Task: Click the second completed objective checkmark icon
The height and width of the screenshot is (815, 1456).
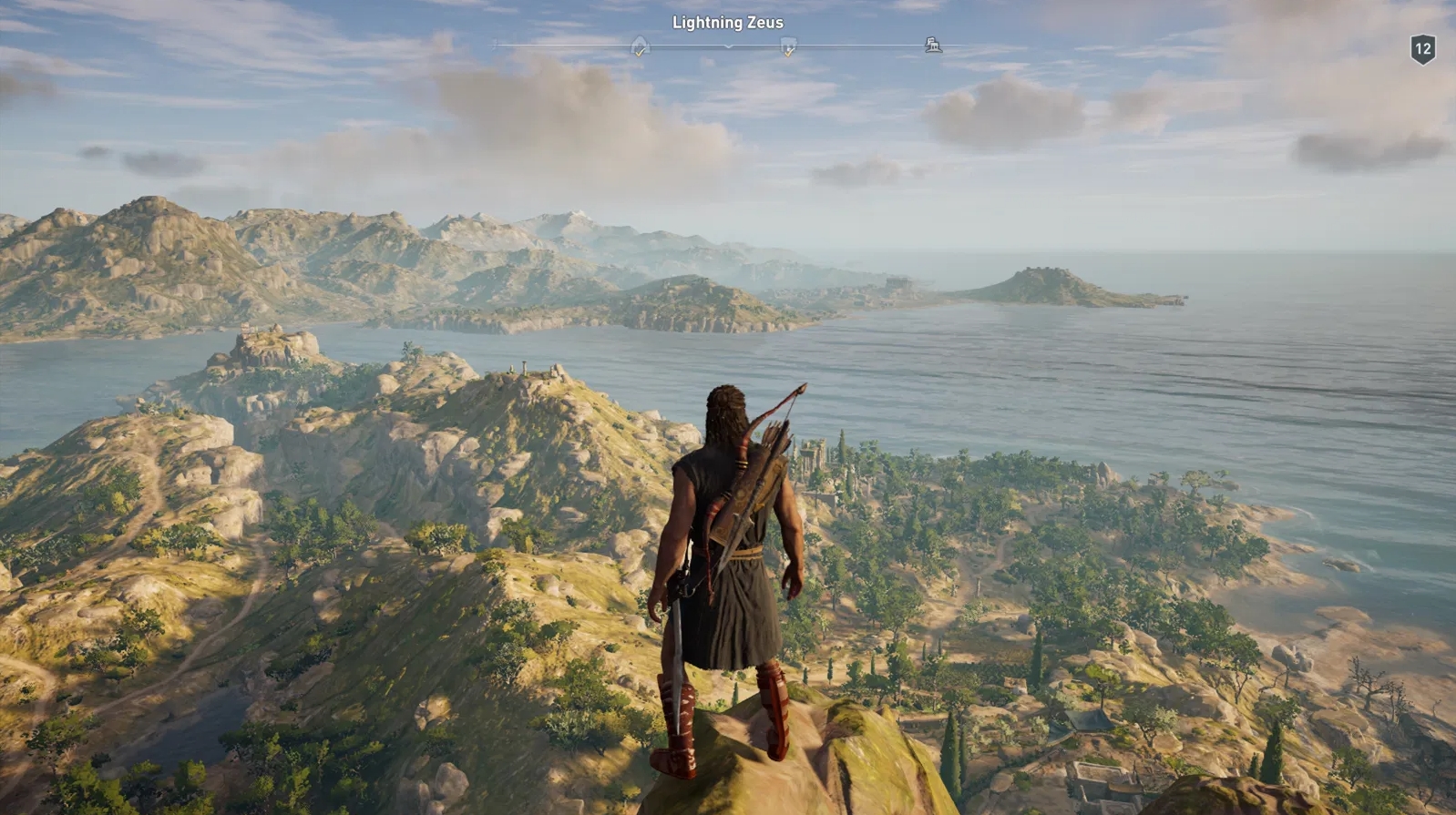Action: (x=789, y=52)
